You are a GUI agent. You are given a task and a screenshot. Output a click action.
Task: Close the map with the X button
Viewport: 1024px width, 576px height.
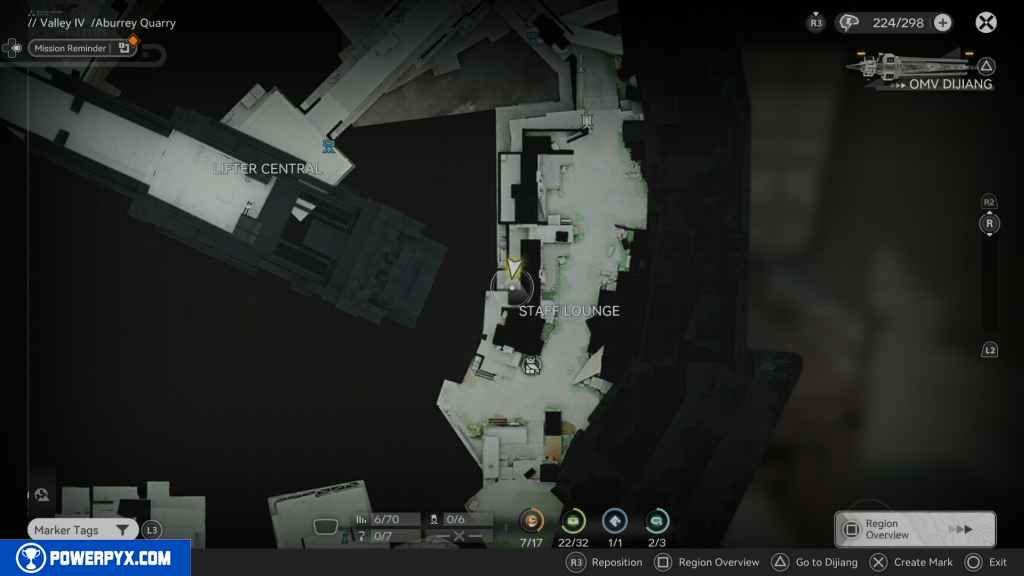point(986,22)
